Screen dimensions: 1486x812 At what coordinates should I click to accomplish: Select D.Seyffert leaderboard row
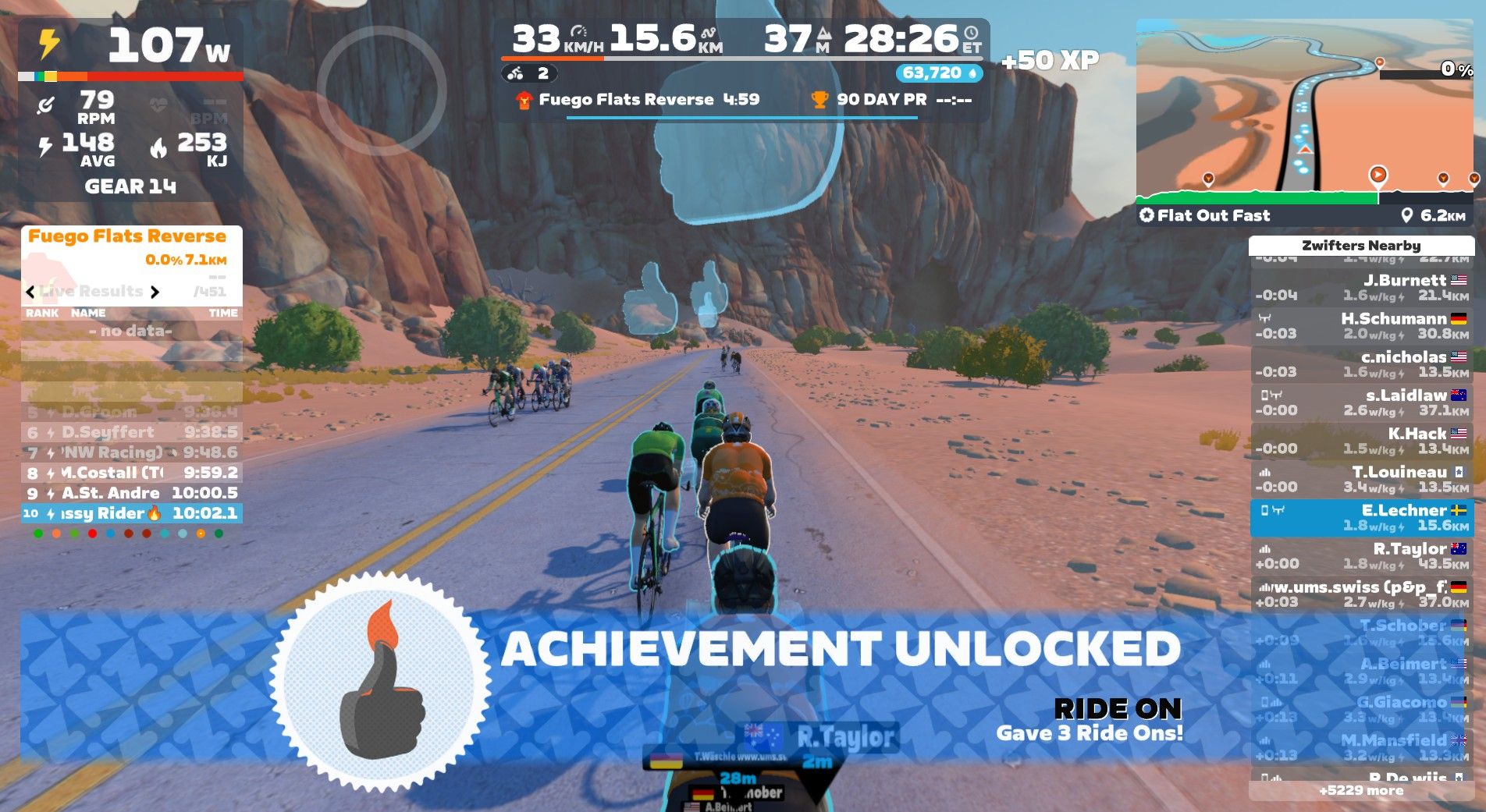[x=131, y=432]
